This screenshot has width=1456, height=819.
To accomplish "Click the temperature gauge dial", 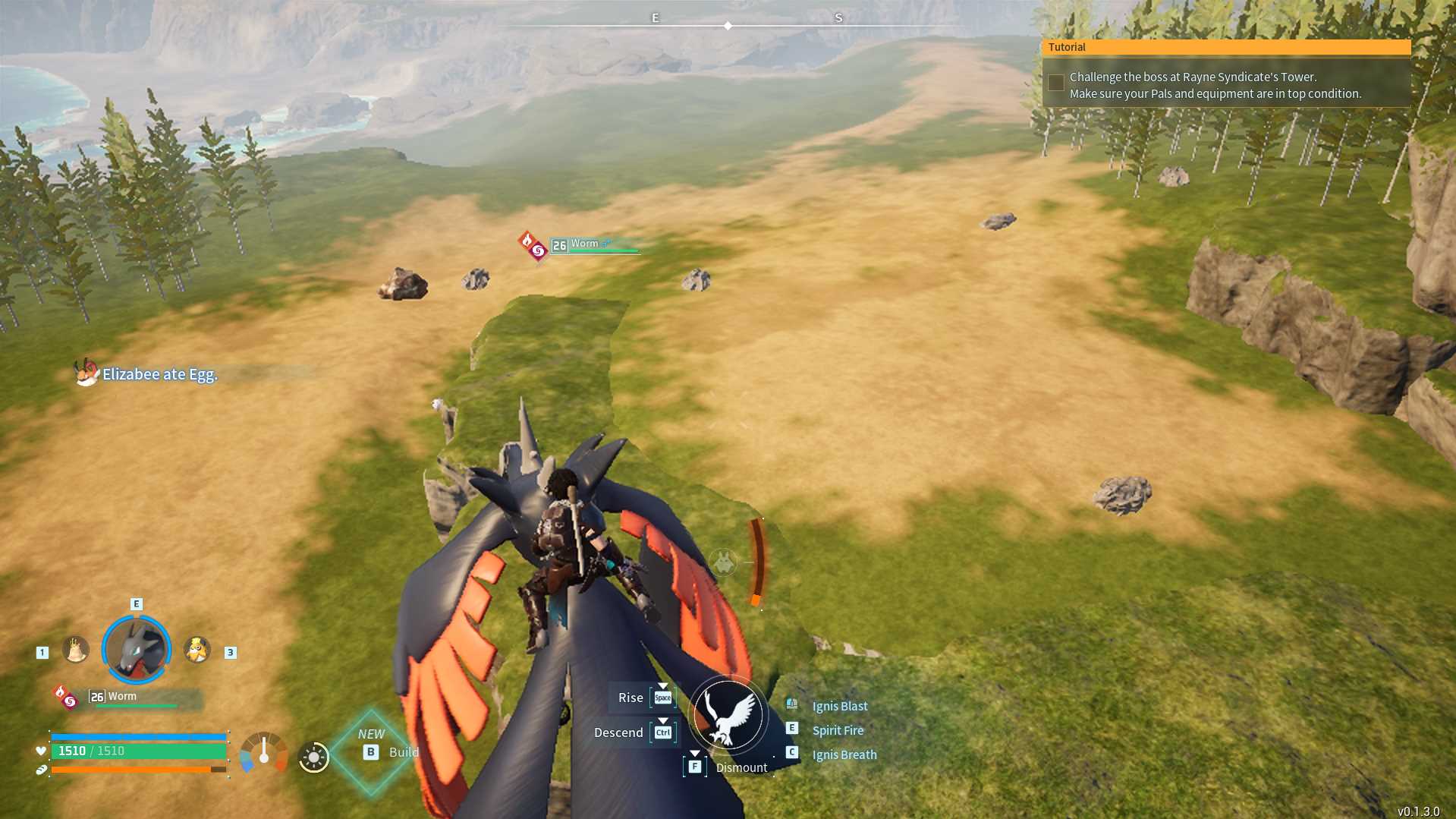I will [263, 752].
